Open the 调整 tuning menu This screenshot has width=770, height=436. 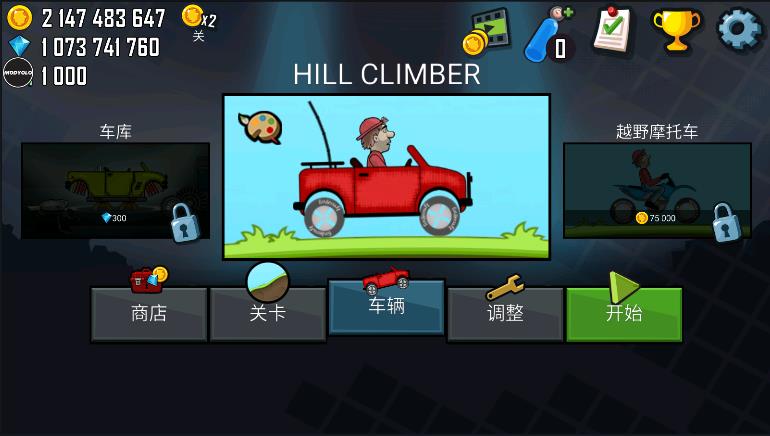pos(505,314)
